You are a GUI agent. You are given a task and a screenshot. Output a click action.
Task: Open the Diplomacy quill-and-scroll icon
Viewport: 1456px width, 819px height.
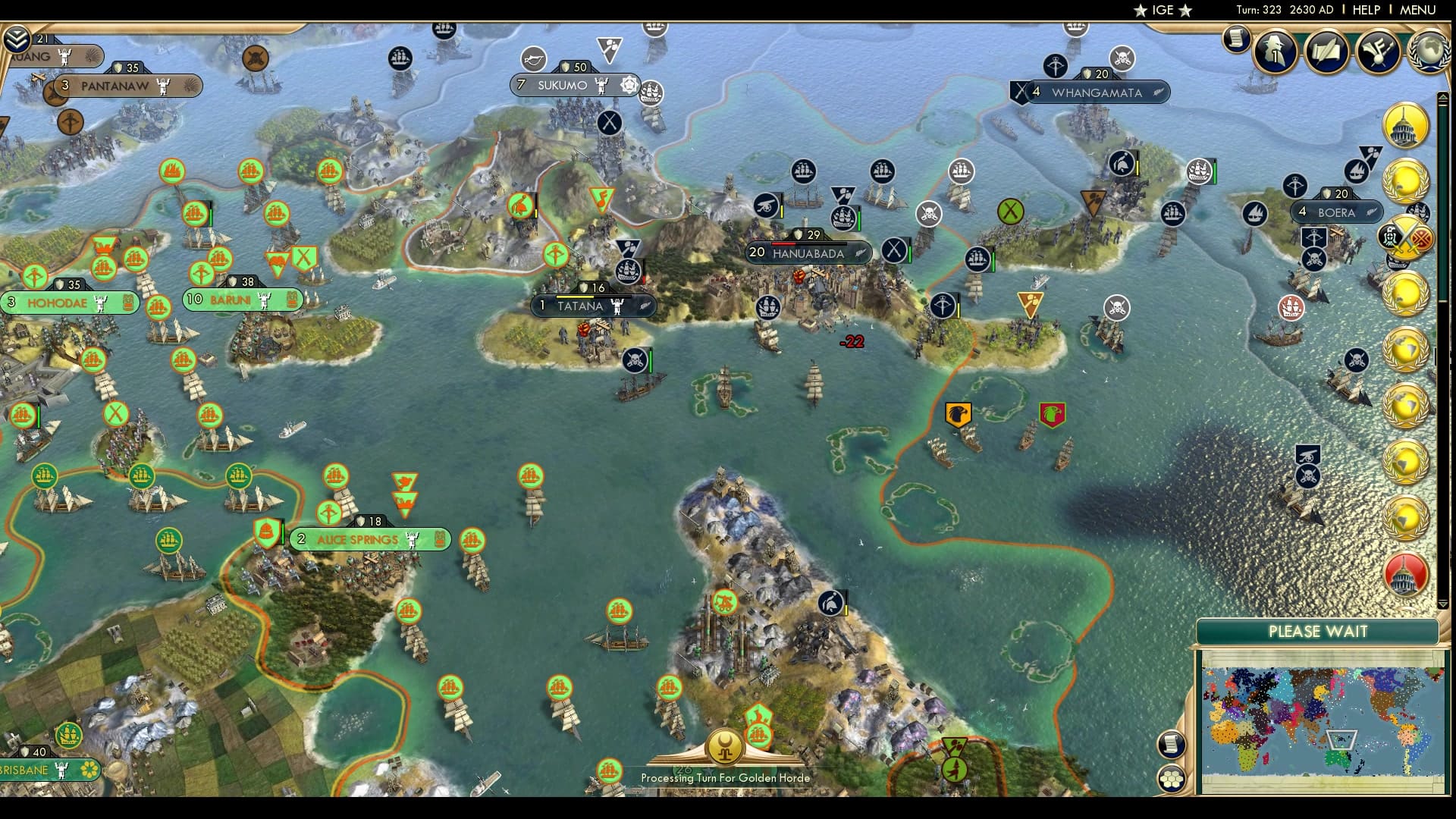(1329, 52)
